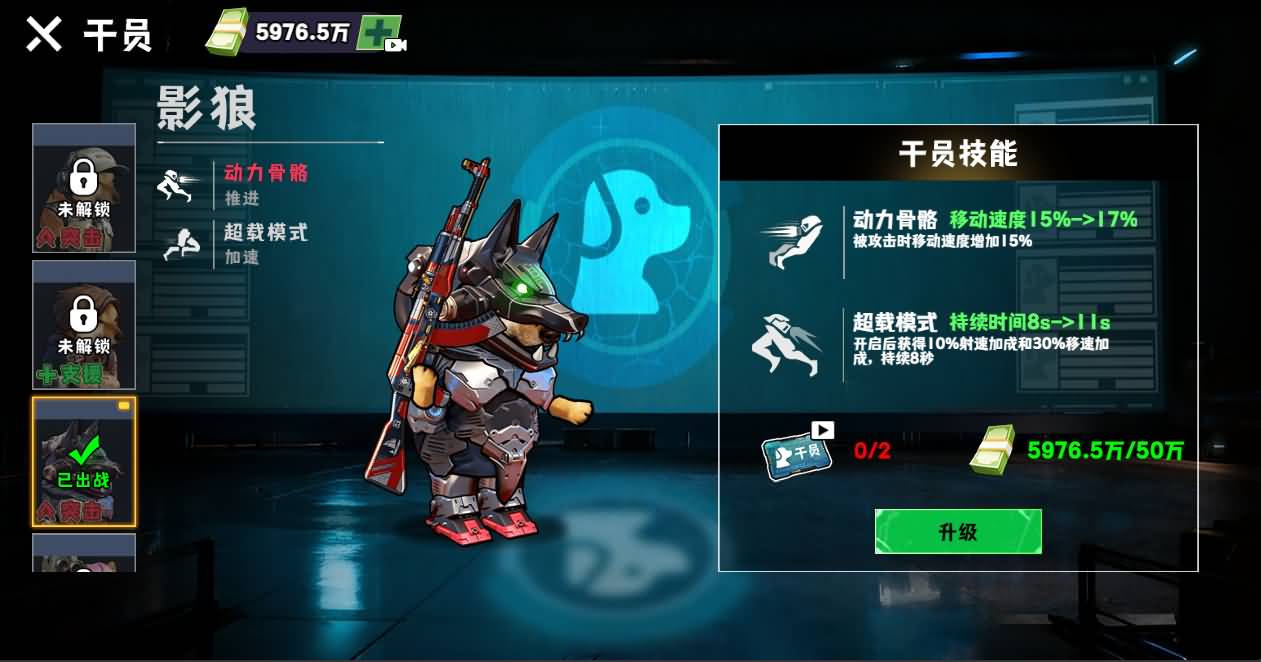Choose the deployed 已出战 operative card
The image size is (1261, 662).
pyautogui.click(x=84, y=461)
